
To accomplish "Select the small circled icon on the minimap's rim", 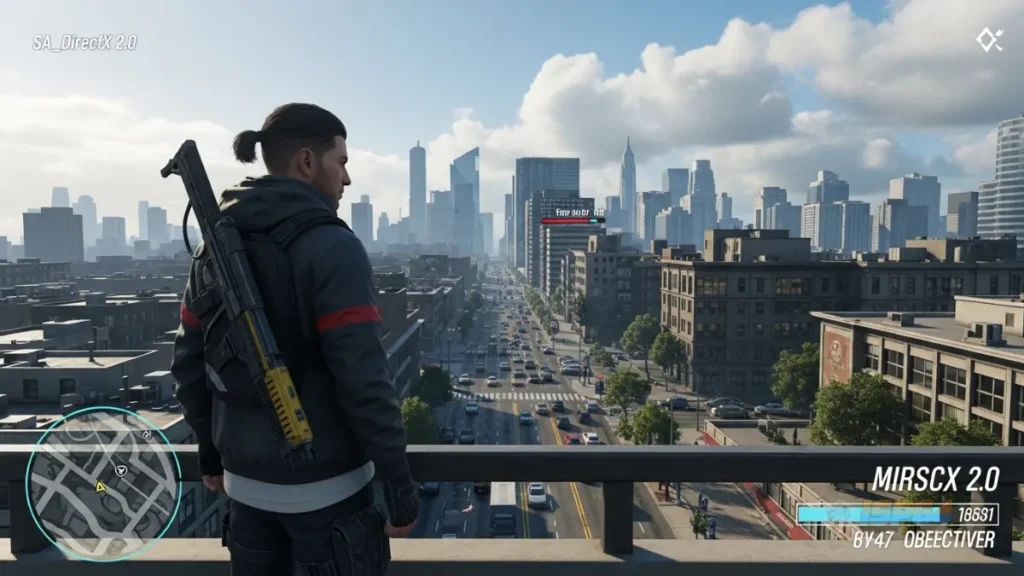I will click(x=147, y=436).
